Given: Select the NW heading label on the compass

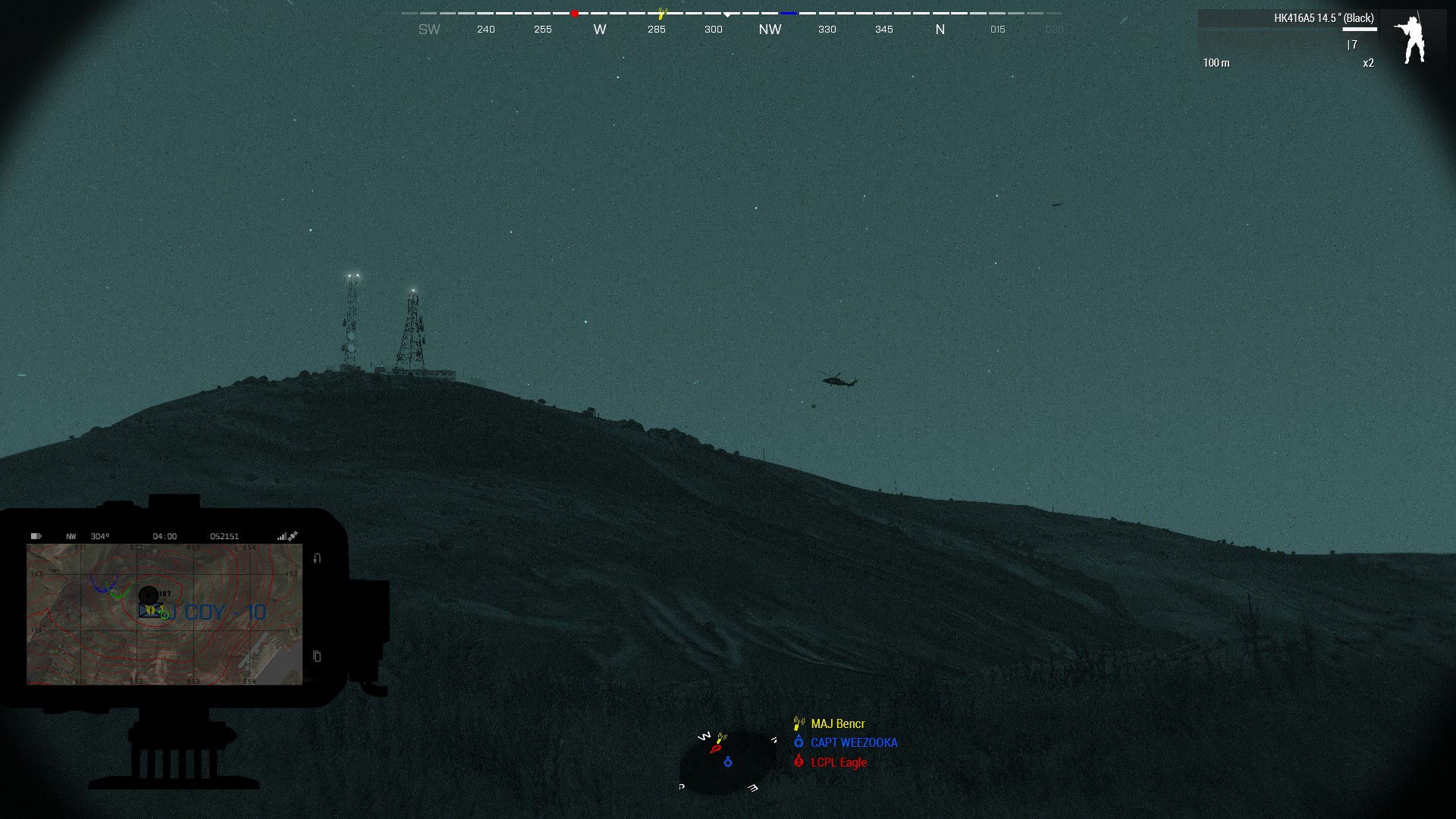Looking at the screenshot, I should [769, 29].
